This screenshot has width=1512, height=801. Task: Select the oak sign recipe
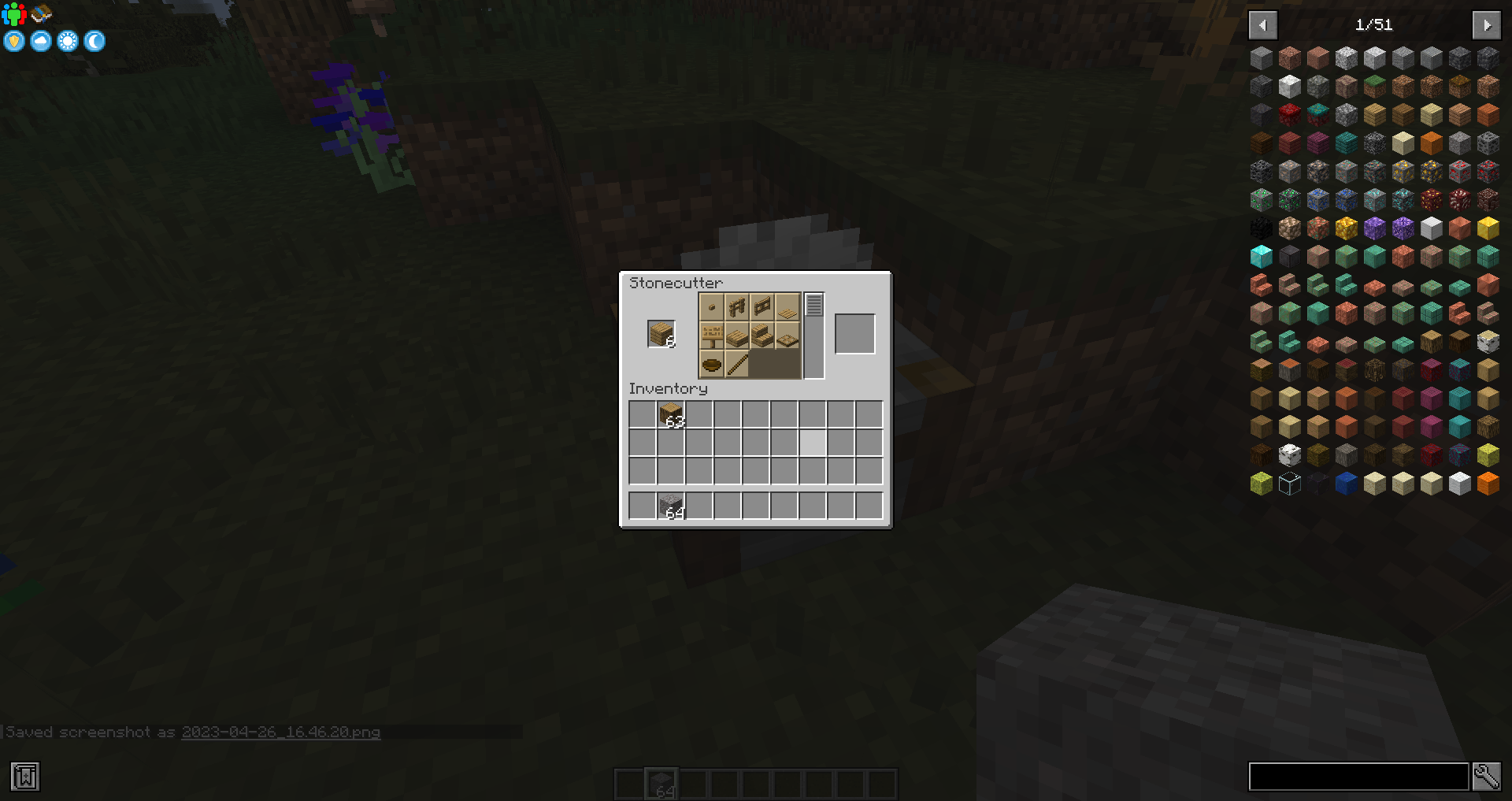tap(711, 334)
